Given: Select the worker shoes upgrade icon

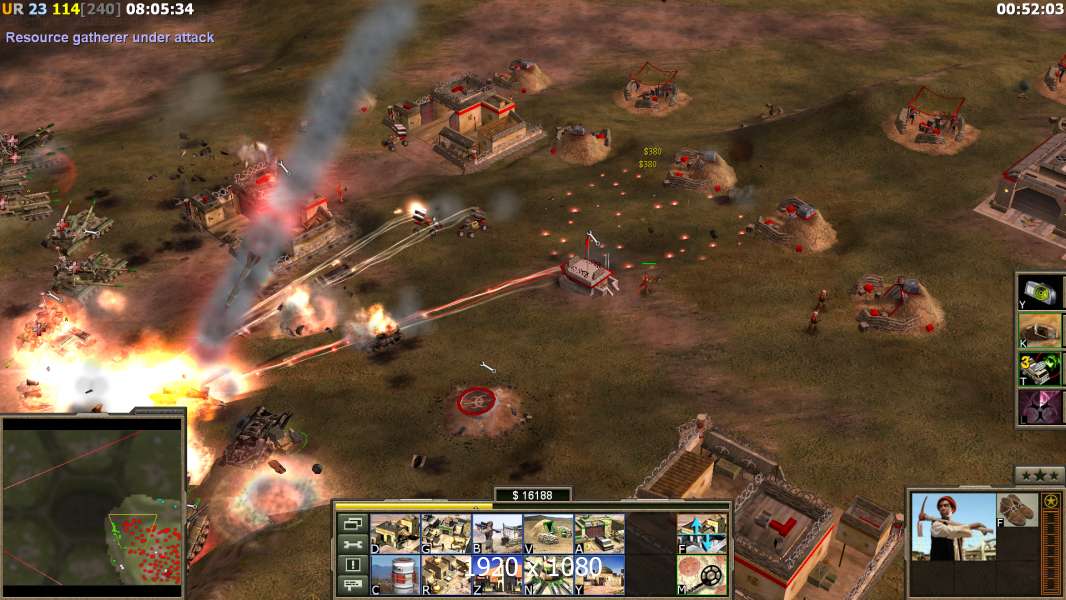Looking at the screenshot, I should pos(1017,510).
